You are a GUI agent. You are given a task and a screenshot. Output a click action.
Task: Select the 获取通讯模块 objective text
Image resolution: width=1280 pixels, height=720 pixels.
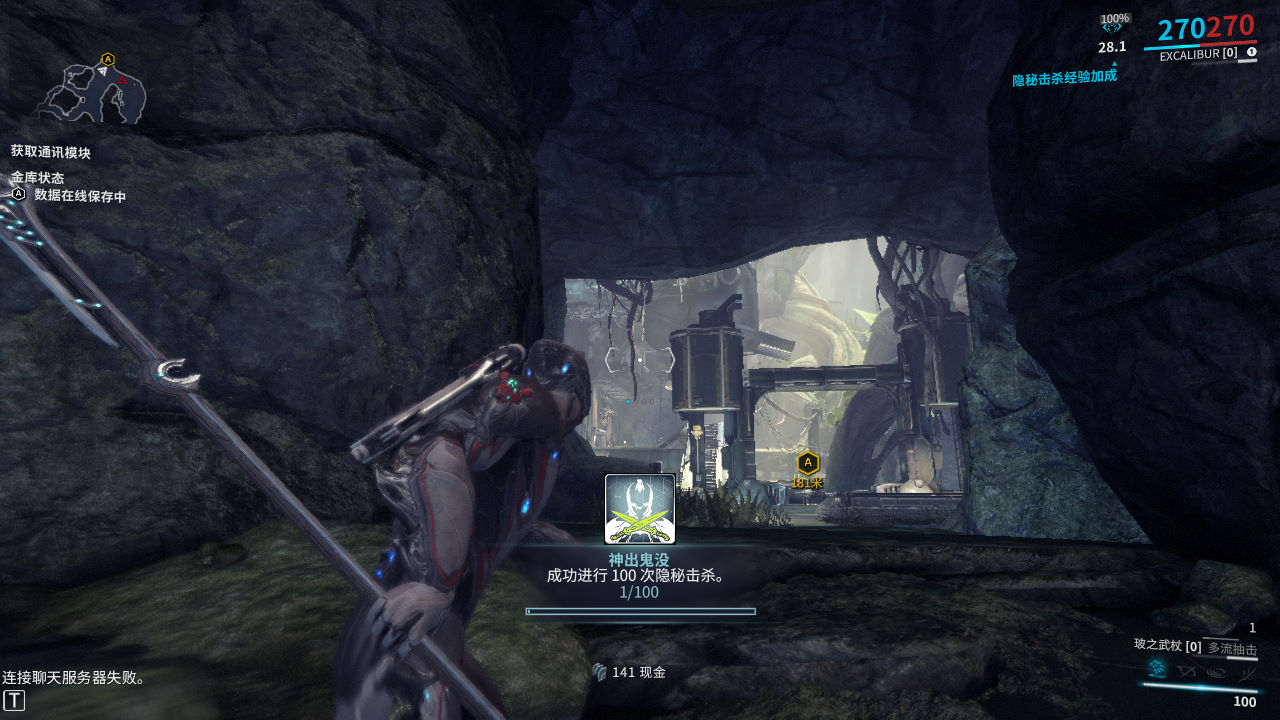51,152
